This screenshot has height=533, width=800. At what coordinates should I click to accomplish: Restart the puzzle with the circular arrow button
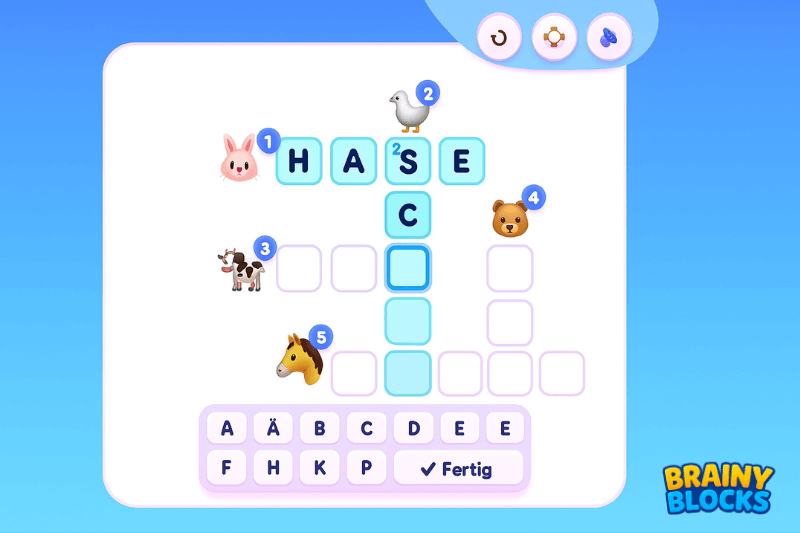(499, 38)
